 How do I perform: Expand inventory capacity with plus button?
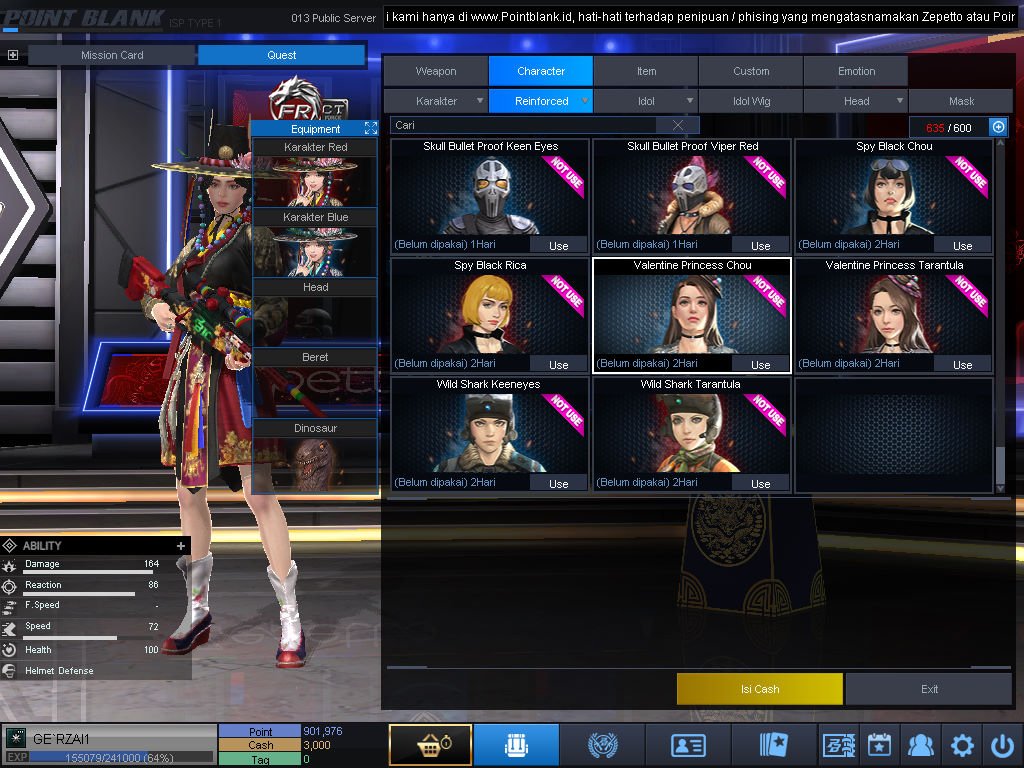[x=997, y=127]
